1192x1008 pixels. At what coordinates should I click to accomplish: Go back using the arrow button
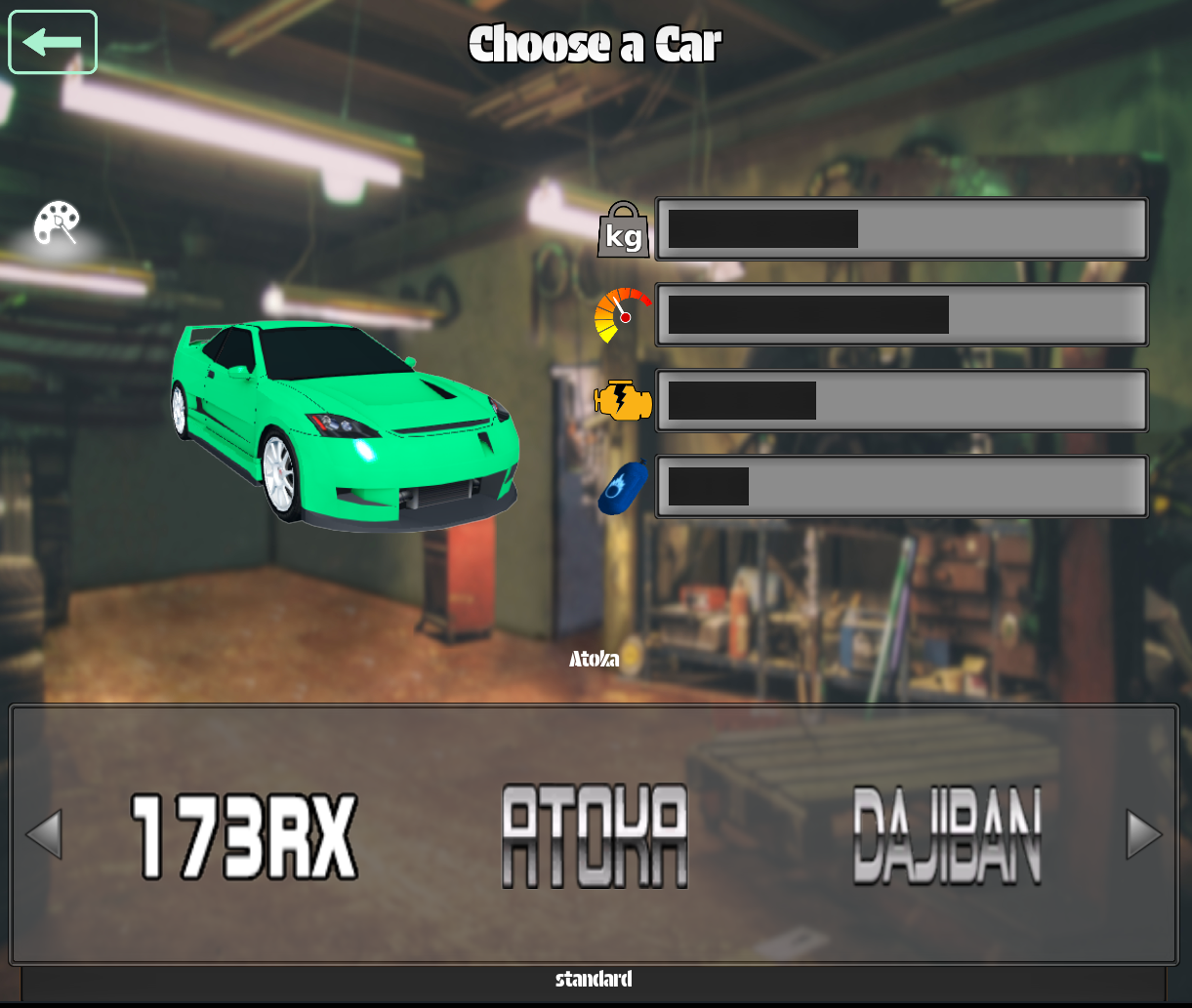(53, 42)
